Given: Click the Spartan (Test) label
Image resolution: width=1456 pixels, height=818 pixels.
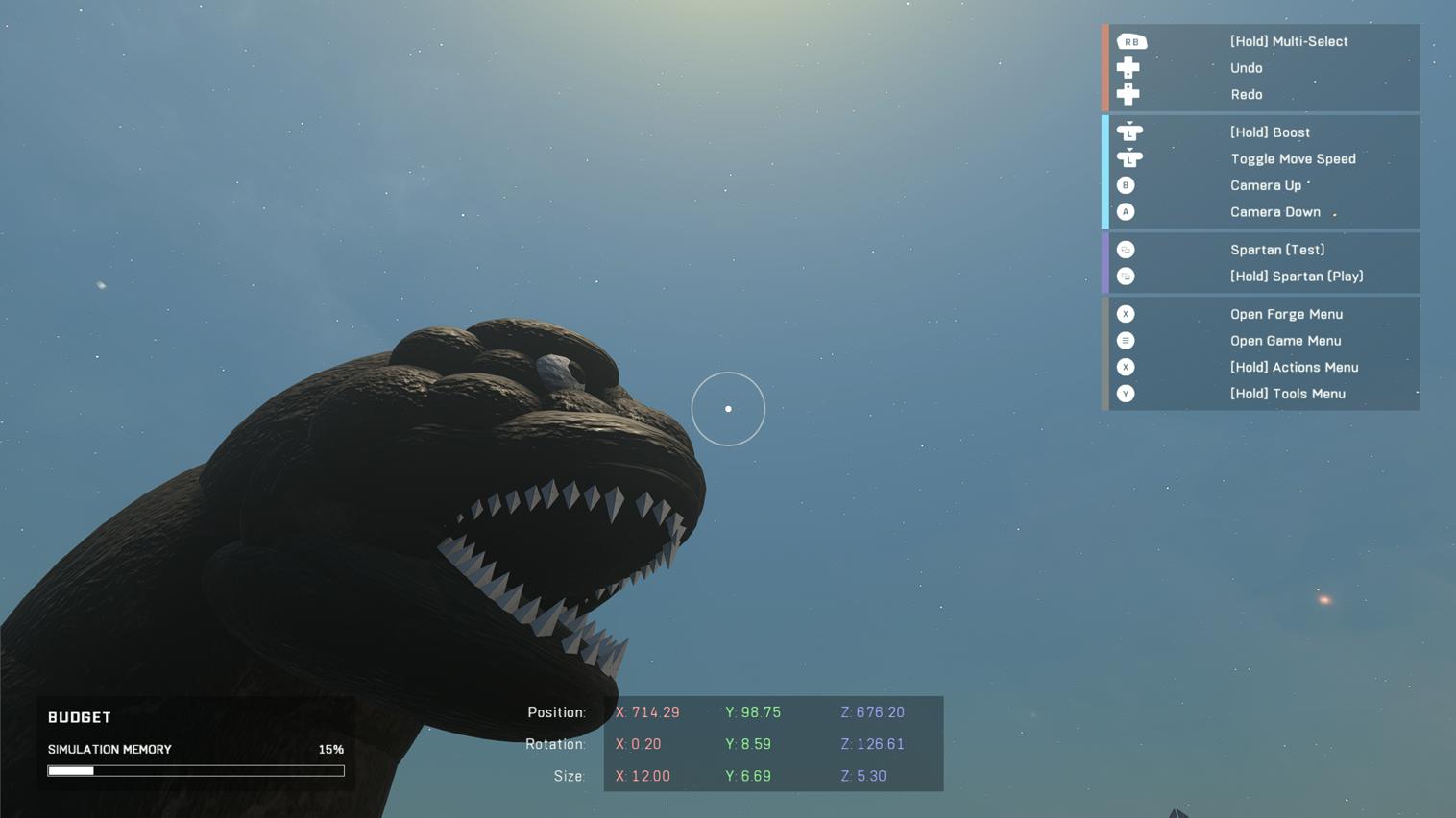Looking at the screenshot, I should coord(1277,249).
